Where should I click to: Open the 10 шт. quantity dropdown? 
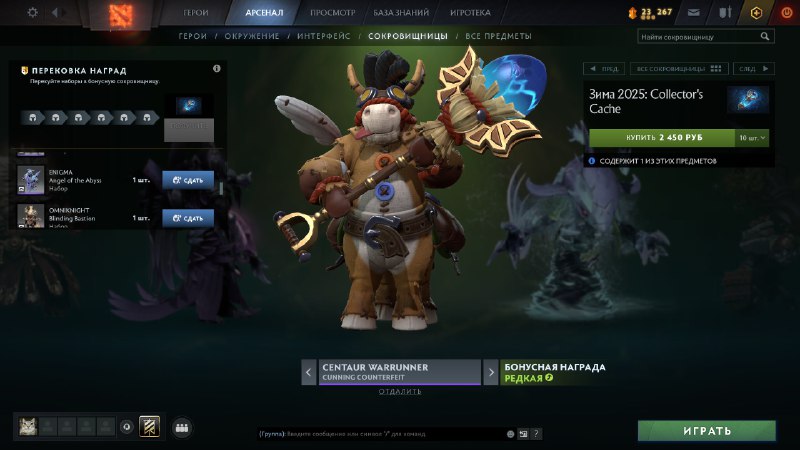coord(752,137)
